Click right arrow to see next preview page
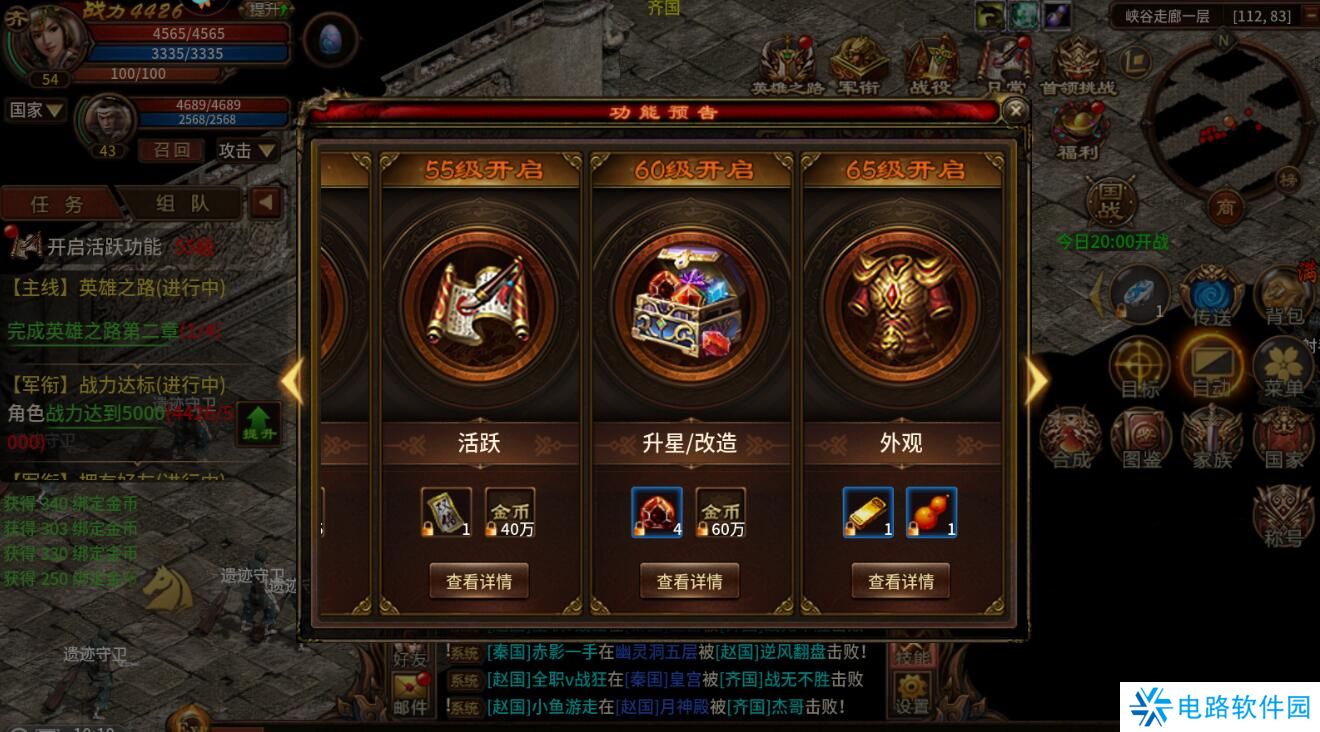The height and width of the screenshot is (732, 1320). coord(1037,380)
